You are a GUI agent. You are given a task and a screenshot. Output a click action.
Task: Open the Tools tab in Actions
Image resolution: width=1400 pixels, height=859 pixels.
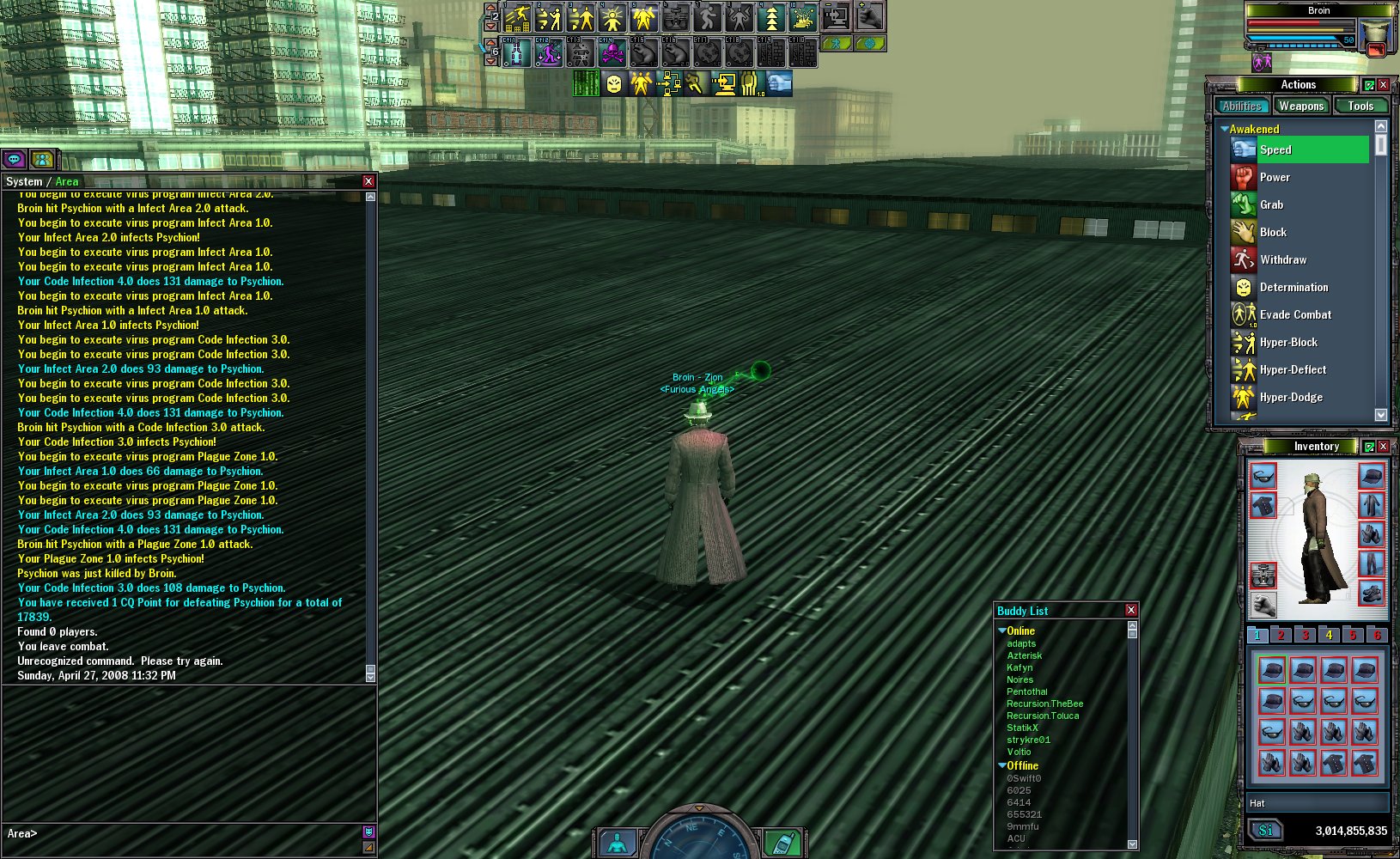click(1360, 107)
